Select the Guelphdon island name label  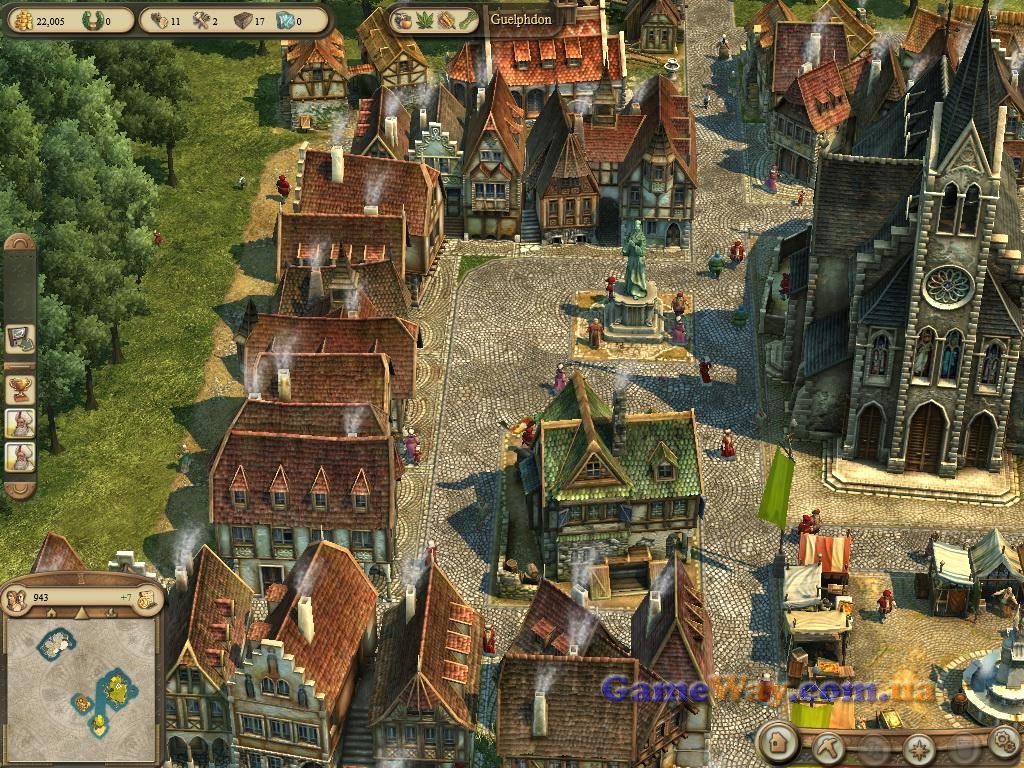(521, 19)
